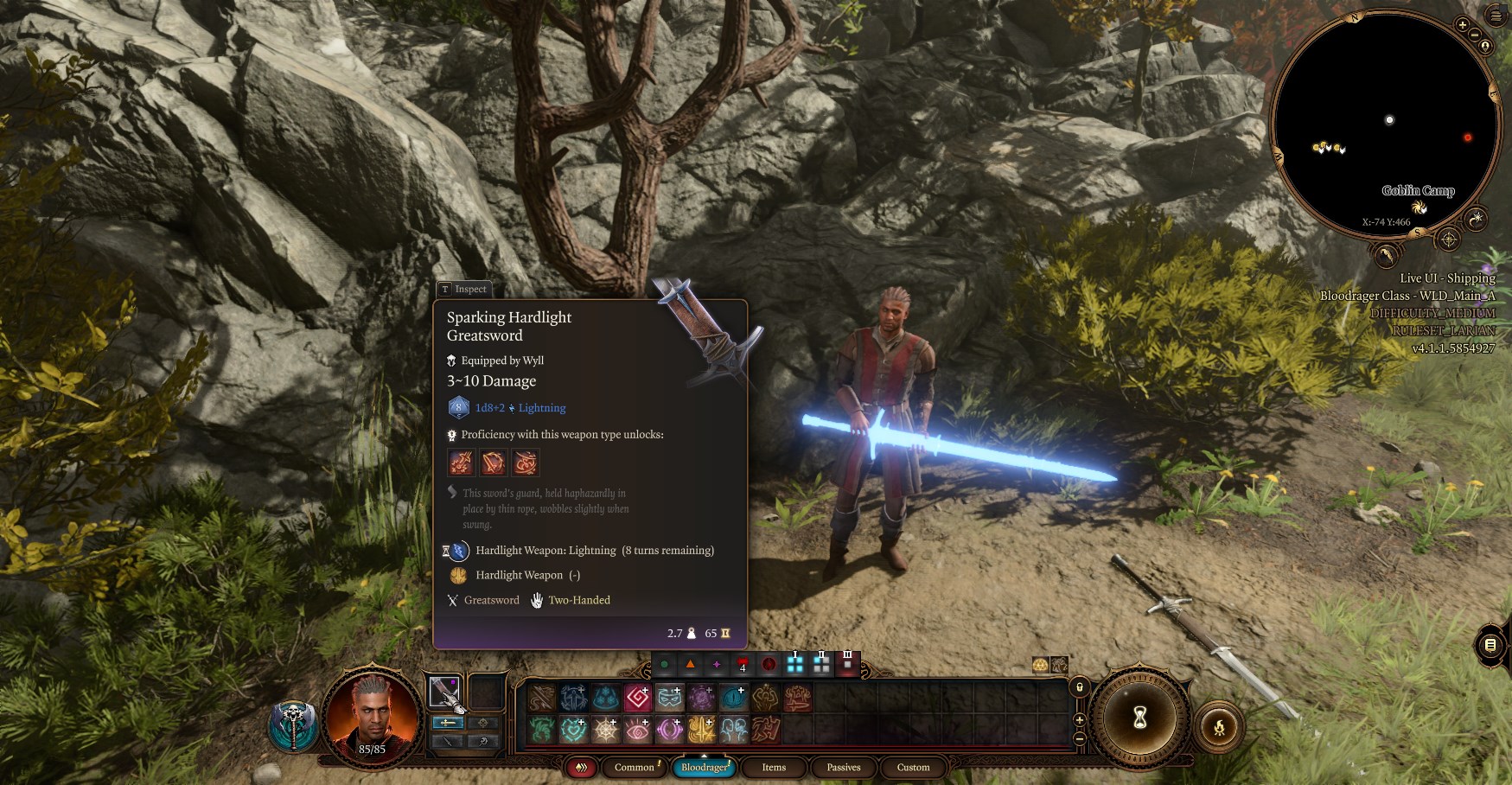The height and width of the screenshot is (785, 1512).
Task: Open the Items hotbar tab
Action: [774, 767]
